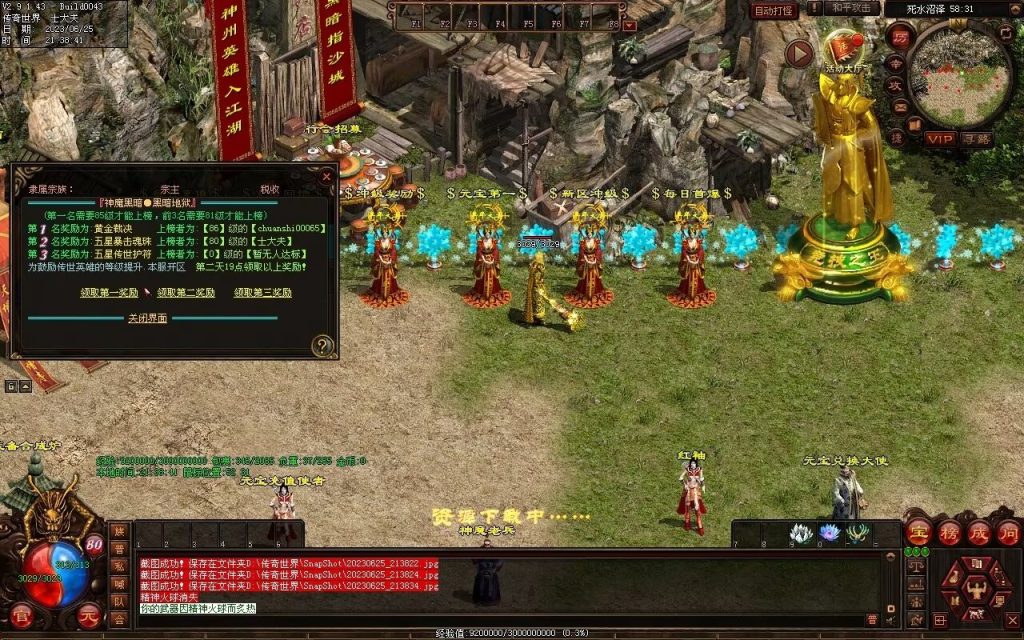Select the white lotus hotbar slot

801,534
